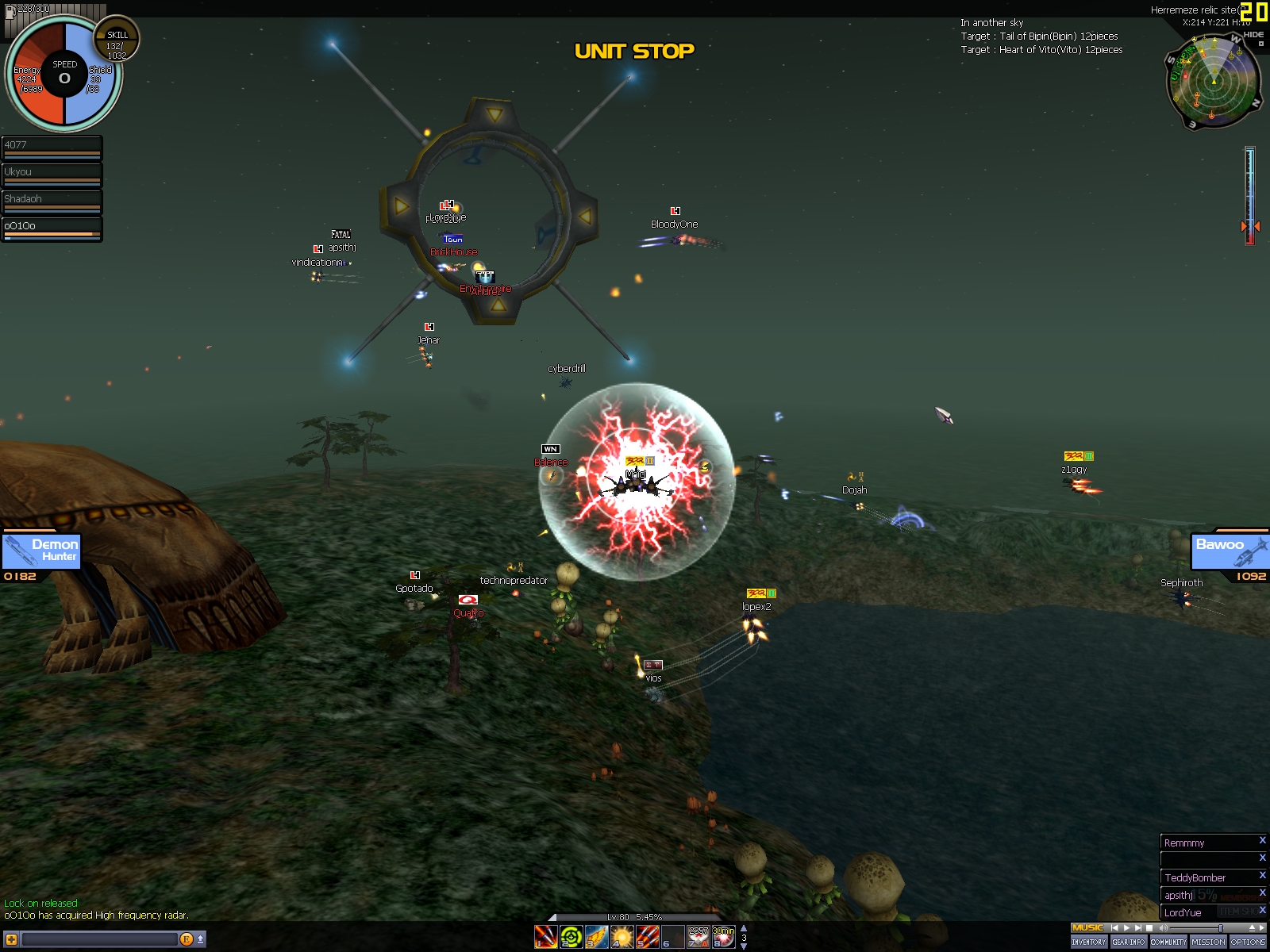Skip to the next music track
1270x952 pixels.
point(1138,927)
